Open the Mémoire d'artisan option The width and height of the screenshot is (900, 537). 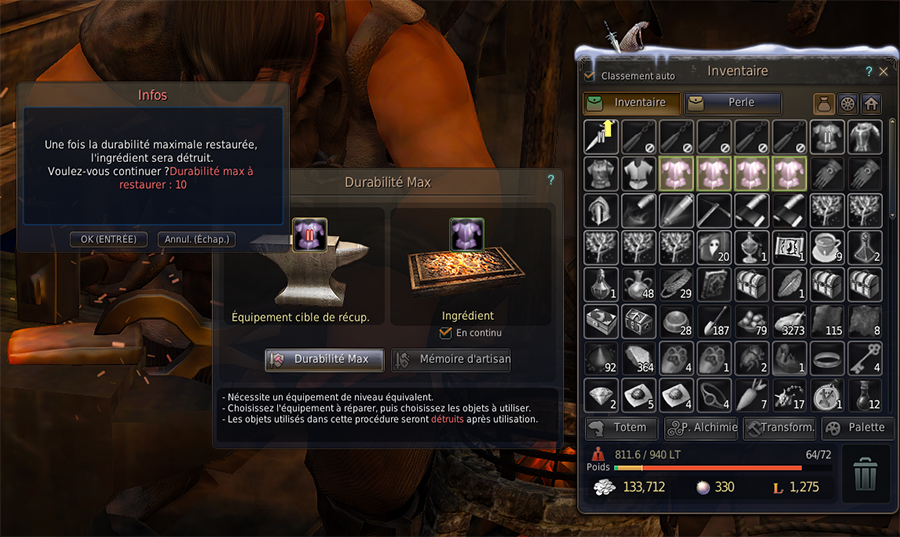[x=453, y=359]
